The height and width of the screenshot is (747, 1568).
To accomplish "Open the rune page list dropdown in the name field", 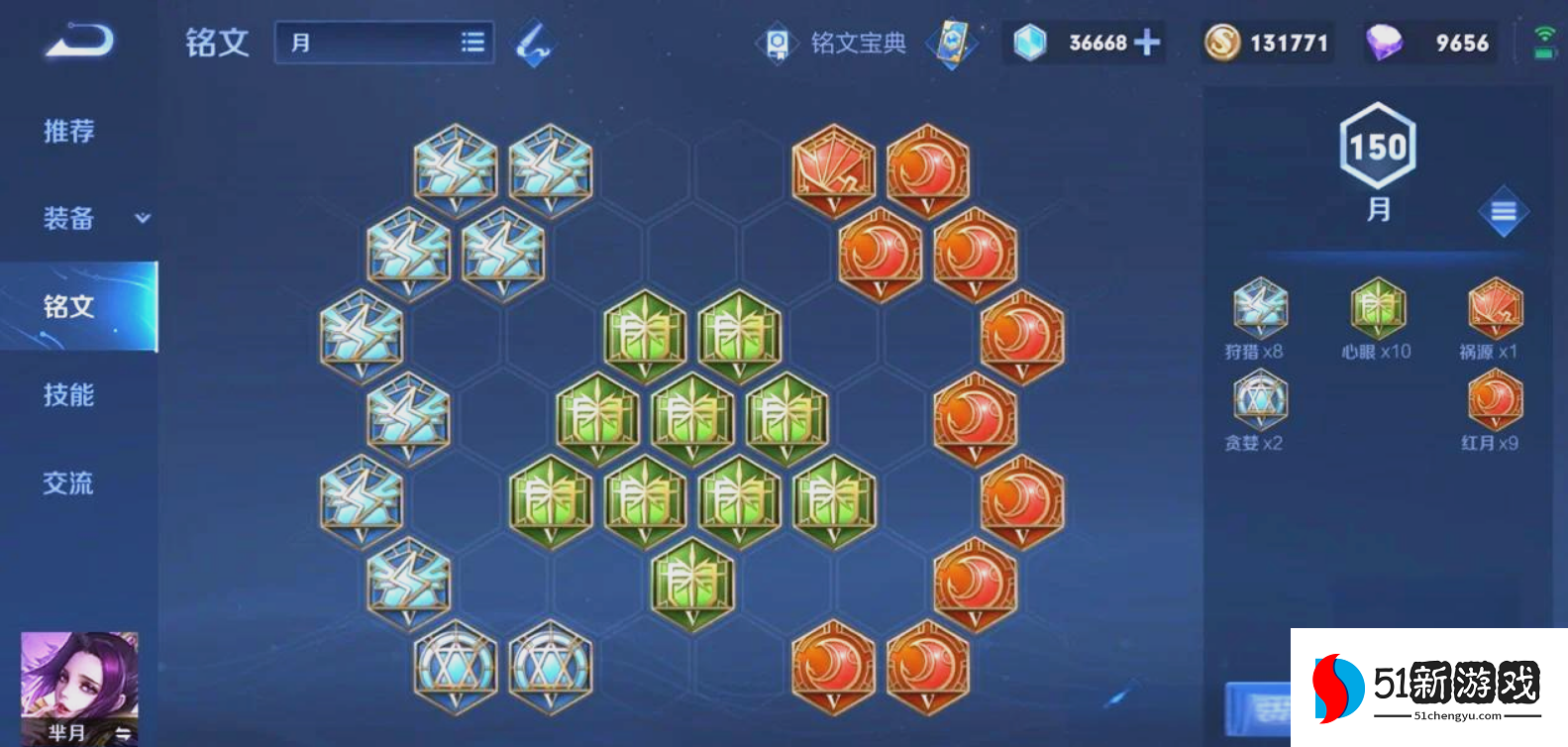I will click(472, 42).
